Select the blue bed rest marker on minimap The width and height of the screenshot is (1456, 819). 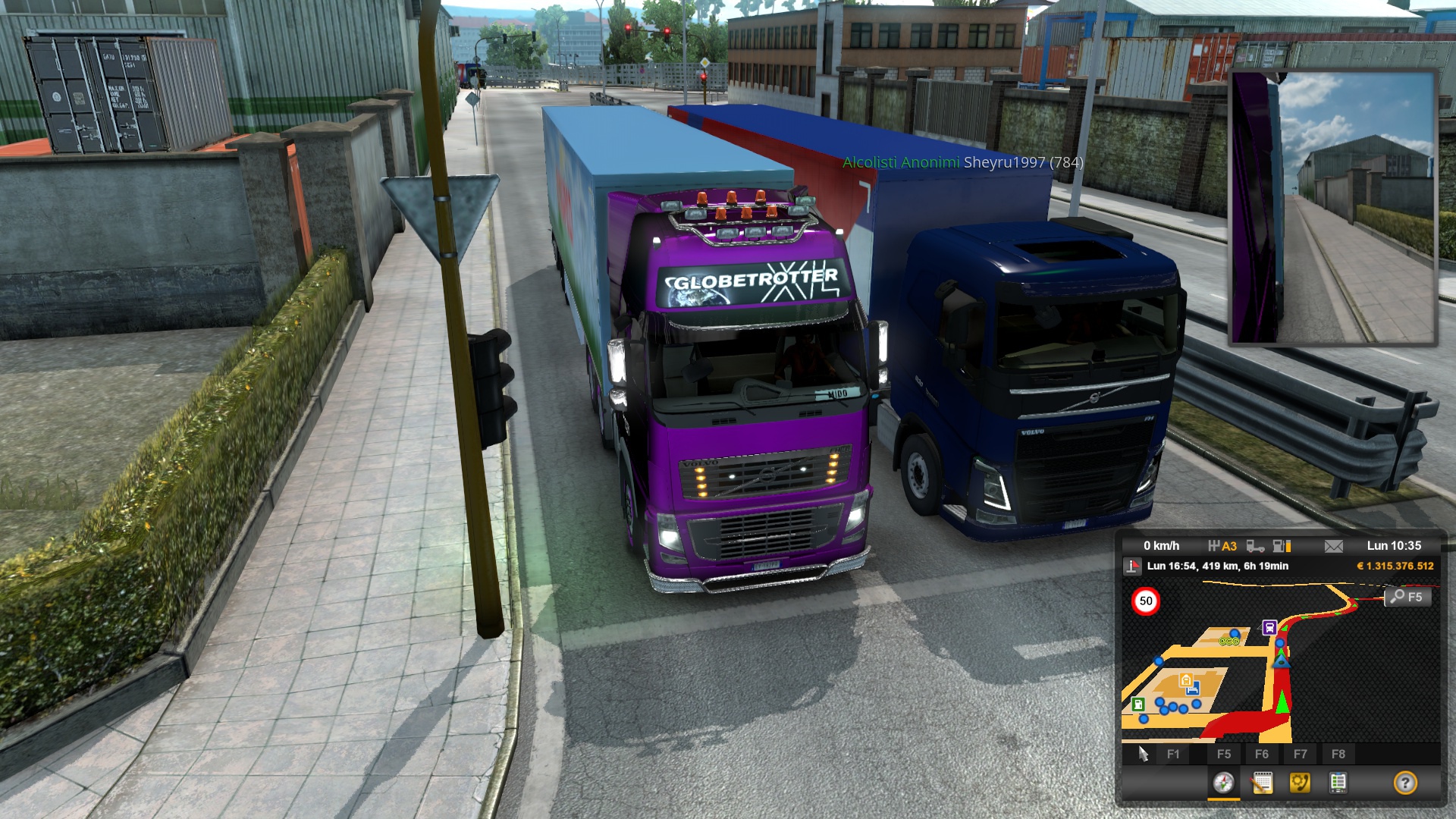pyautogui.click(x=1193, y=689)
